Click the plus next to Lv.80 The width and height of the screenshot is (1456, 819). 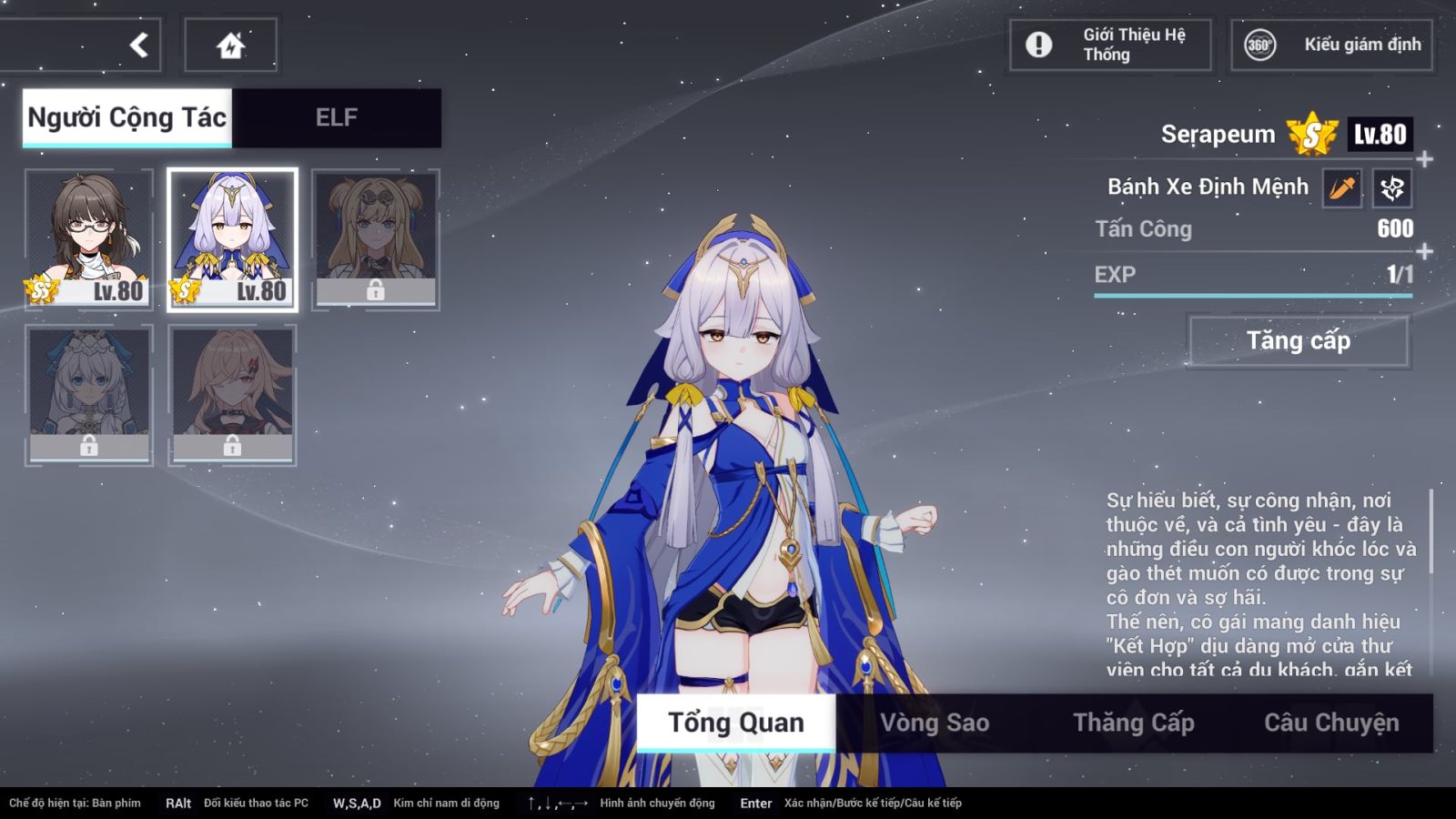1422,157
